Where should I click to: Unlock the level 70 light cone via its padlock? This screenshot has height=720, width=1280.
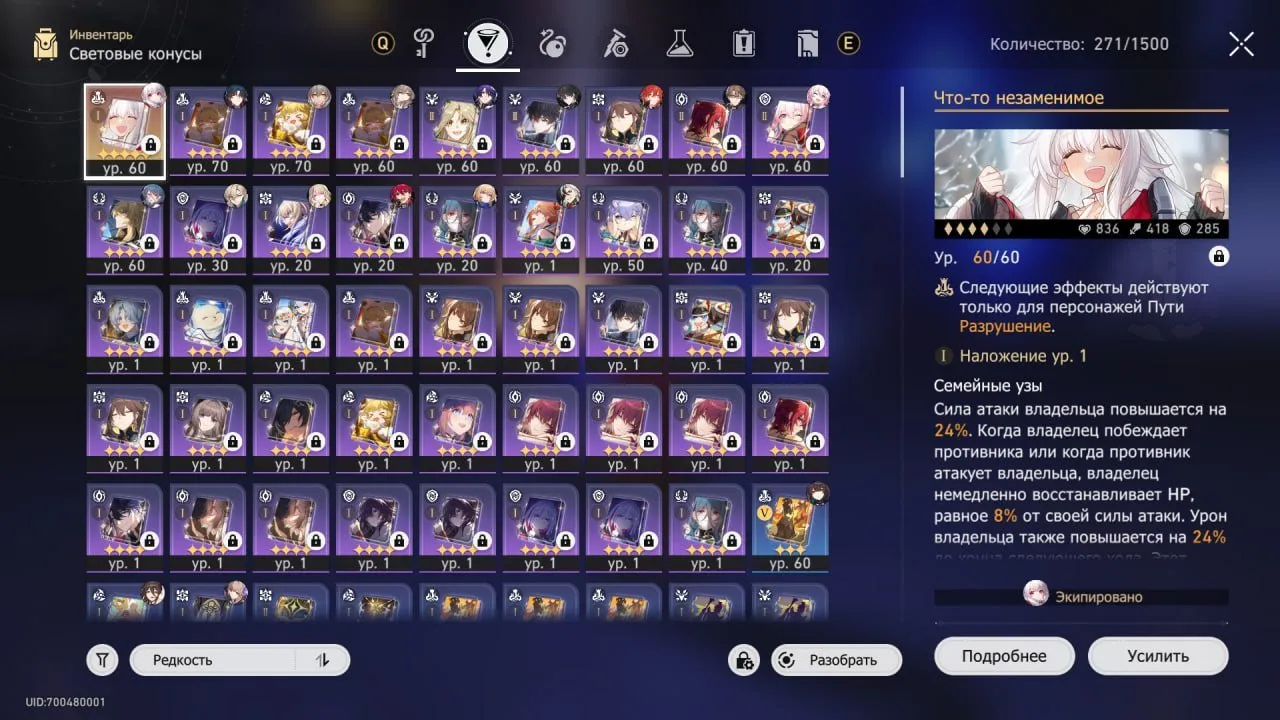(231, 146)
